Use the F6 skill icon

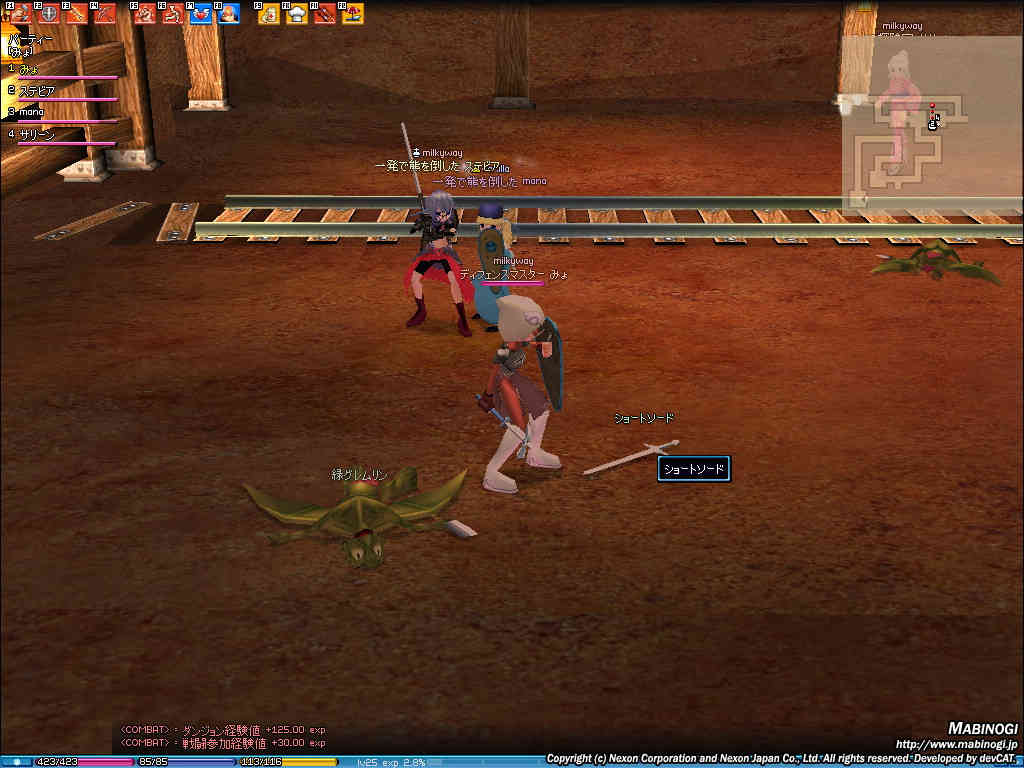(173, 14)
